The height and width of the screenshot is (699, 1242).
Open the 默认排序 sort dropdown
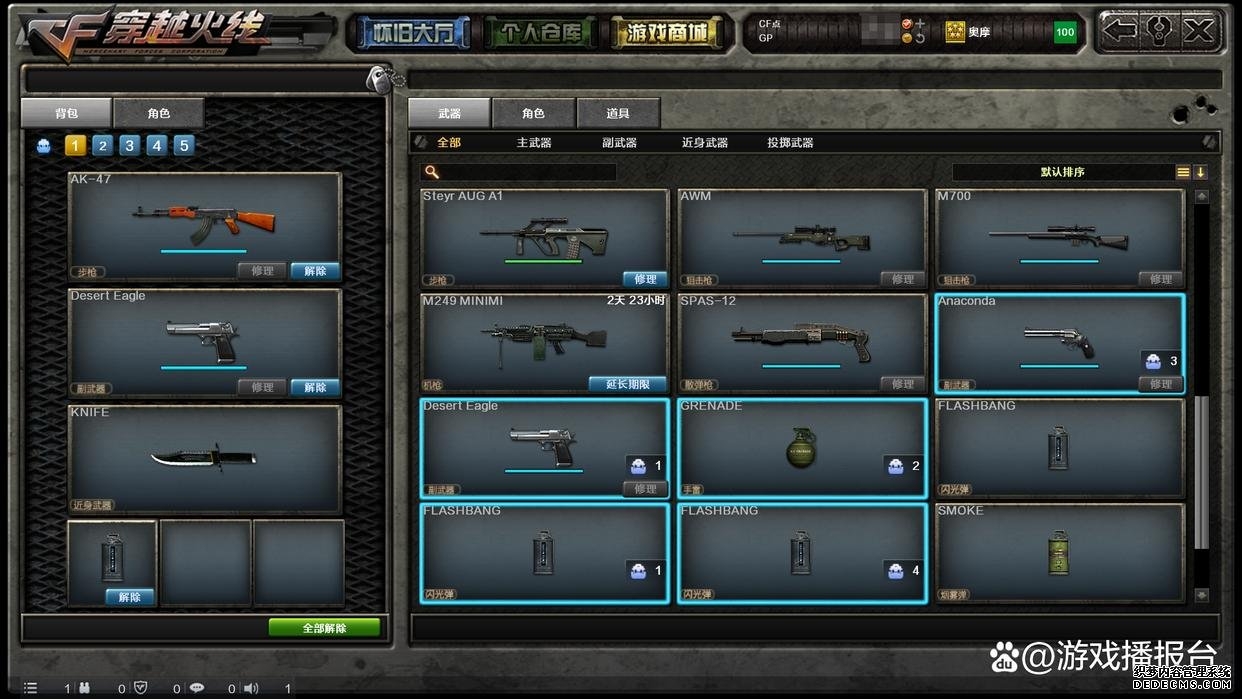(x=1062, y=172)
